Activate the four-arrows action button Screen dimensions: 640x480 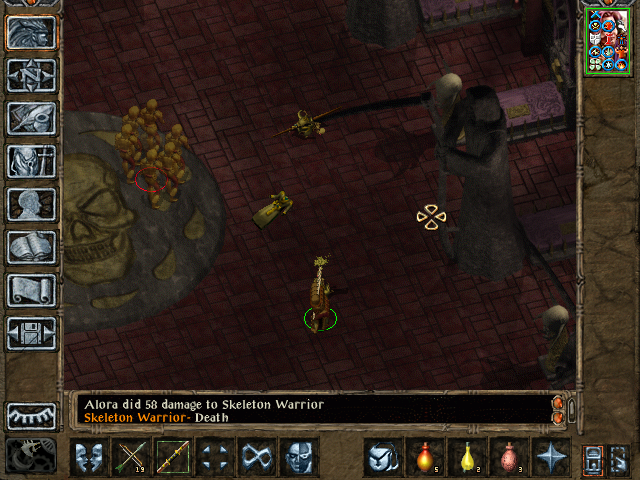216,458
